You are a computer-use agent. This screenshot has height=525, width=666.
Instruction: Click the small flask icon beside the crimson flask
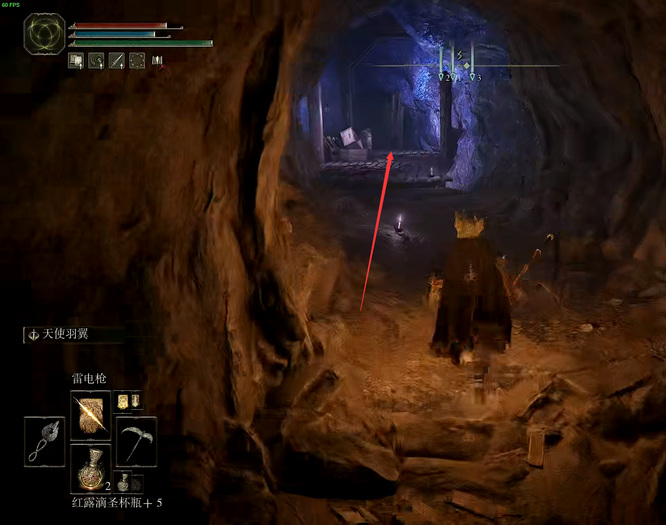click(123, 483)
